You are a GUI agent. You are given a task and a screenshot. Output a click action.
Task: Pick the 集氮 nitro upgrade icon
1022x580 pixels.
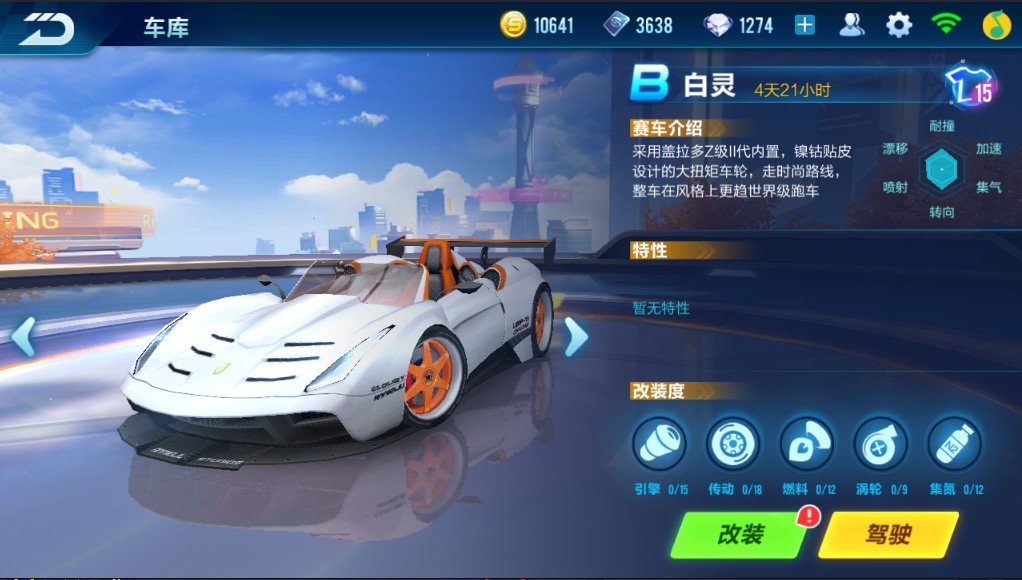tap(955, 443)
